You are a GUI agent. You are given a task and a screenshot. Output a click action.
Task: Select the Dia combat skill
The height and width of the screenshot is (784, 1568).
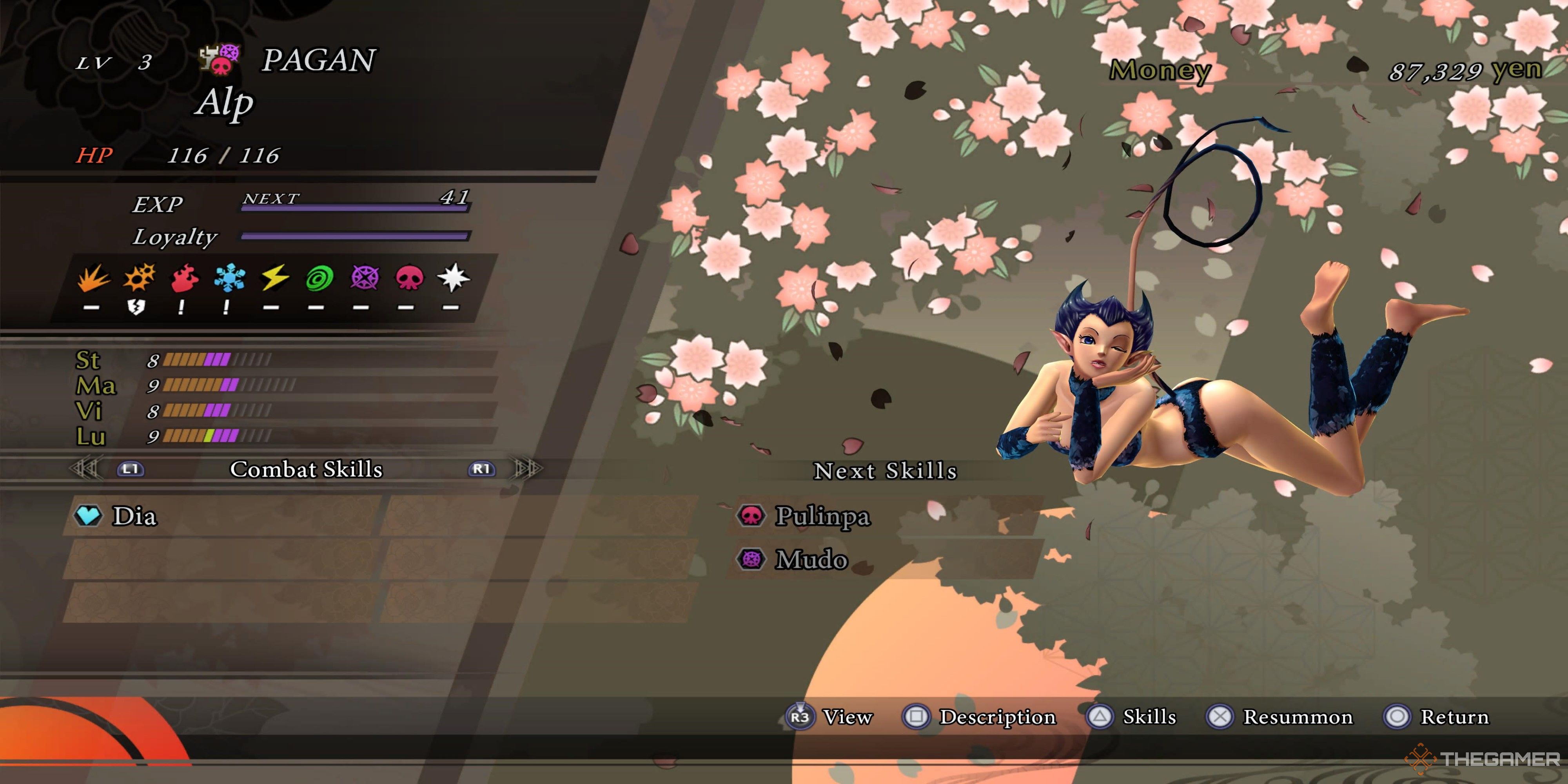pyautogui.click(x=134, y=516)
